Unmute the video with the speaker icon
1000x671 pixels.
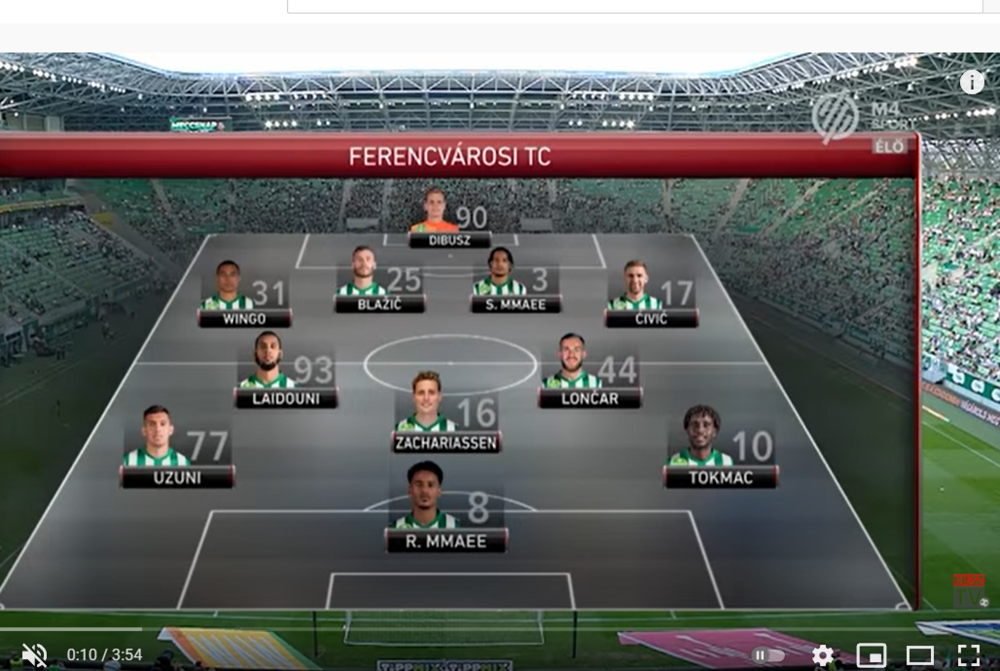[x=34, y=655]
